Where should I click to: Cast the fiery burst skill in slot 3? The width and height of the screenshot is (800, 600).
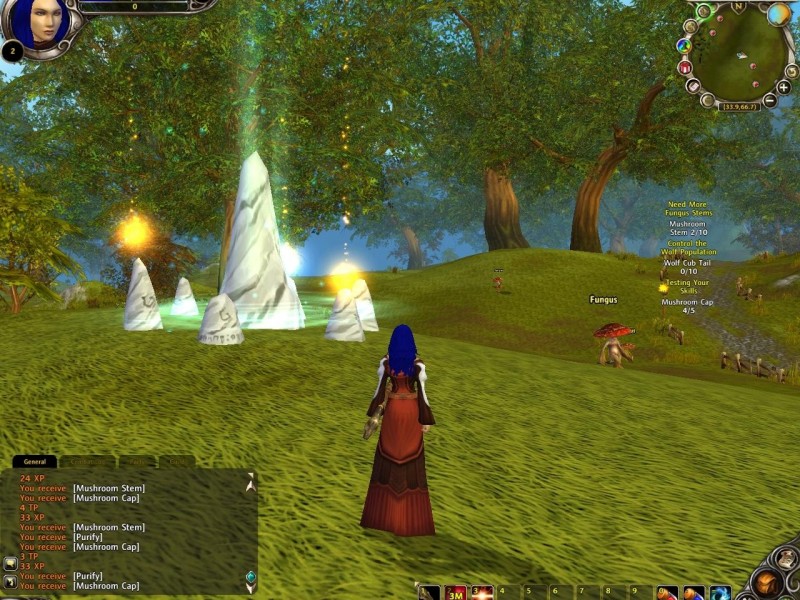pyautogui.click(x=482, y=593)
